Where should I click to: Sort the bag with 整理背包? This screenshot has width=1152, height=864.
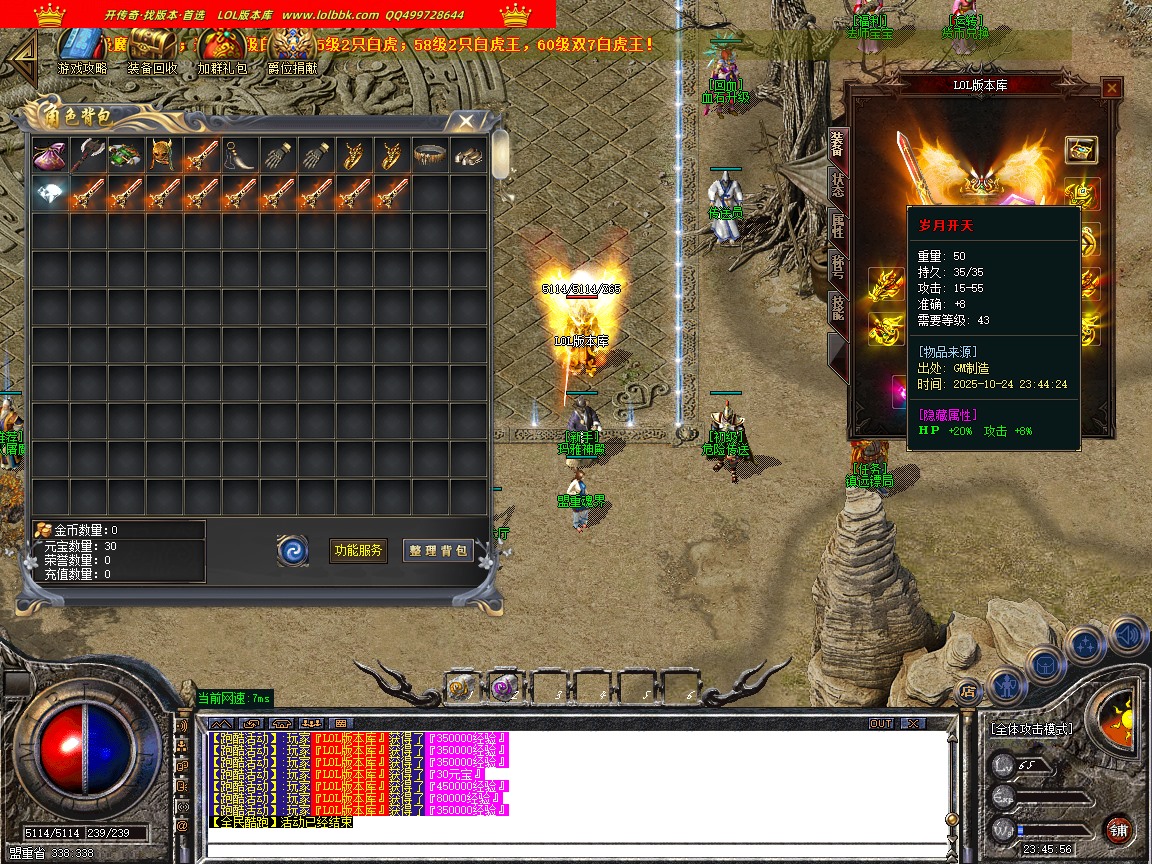pyautogui.click(x=438, y=550)
